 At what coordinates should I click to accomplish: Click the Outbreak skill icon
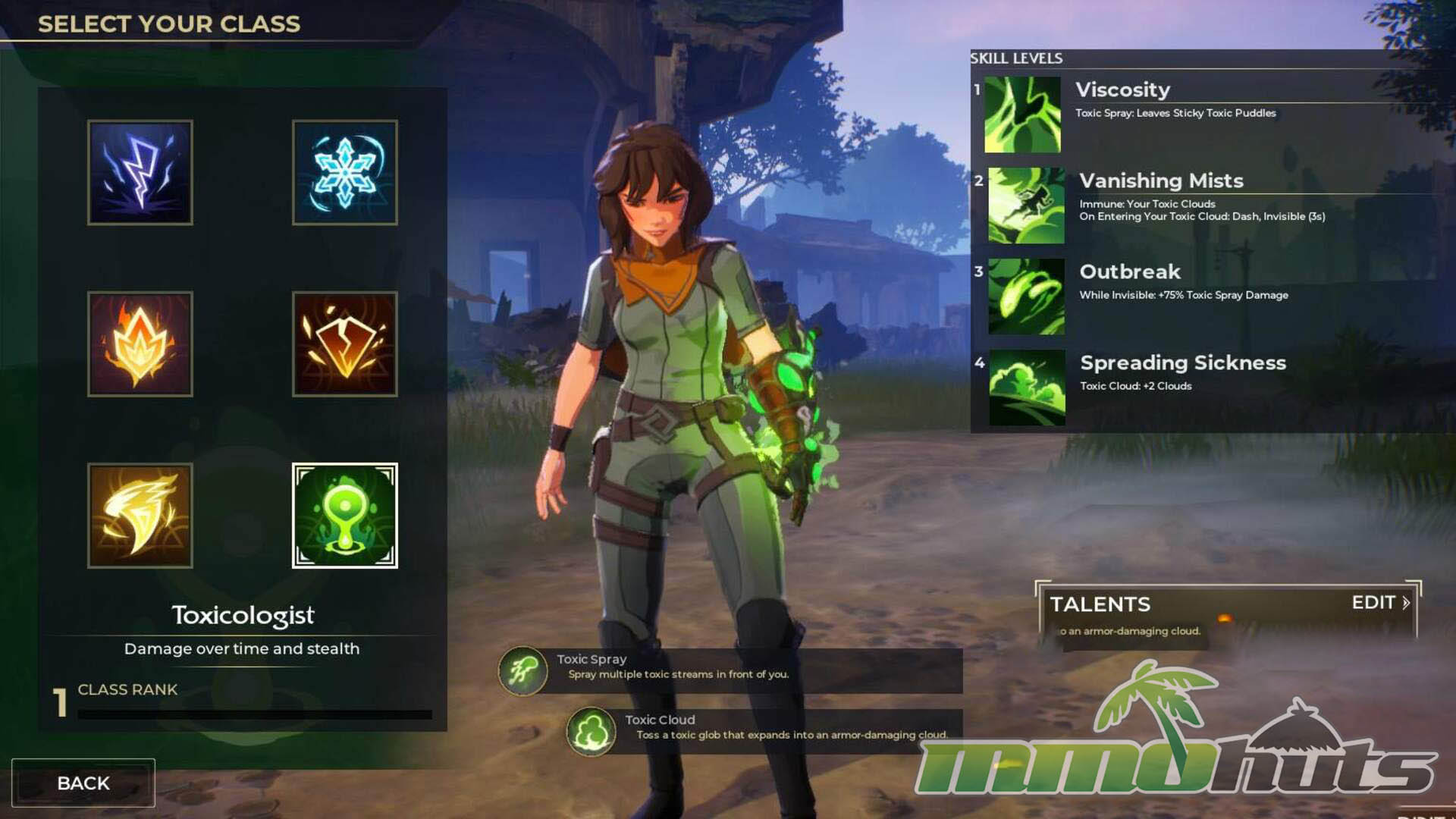click(x=1026, y=297)
